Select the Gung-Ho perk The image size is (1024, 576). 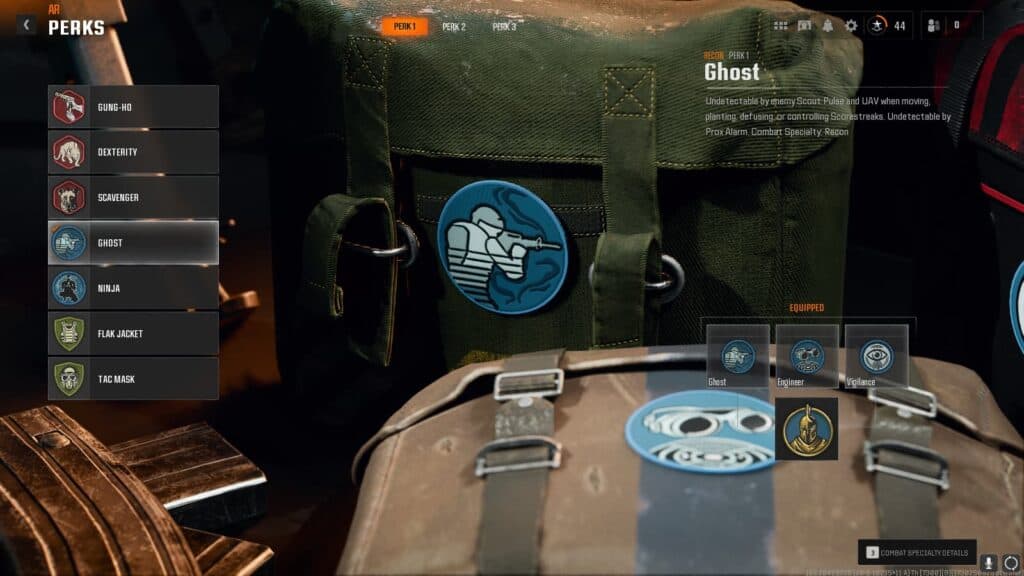pos(133,107)
